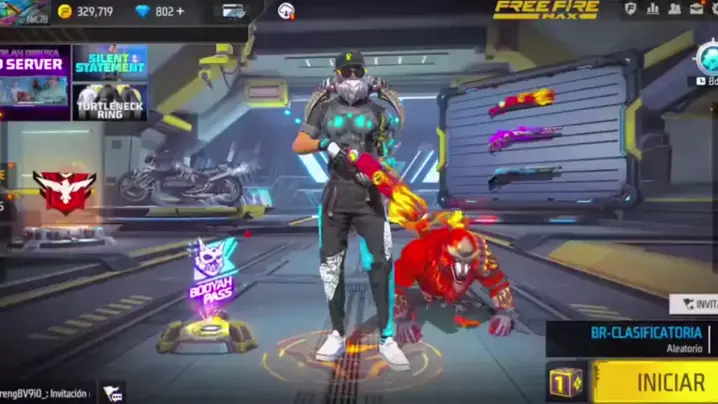Open the Turtleneck Ring event banner

point(110,101)
